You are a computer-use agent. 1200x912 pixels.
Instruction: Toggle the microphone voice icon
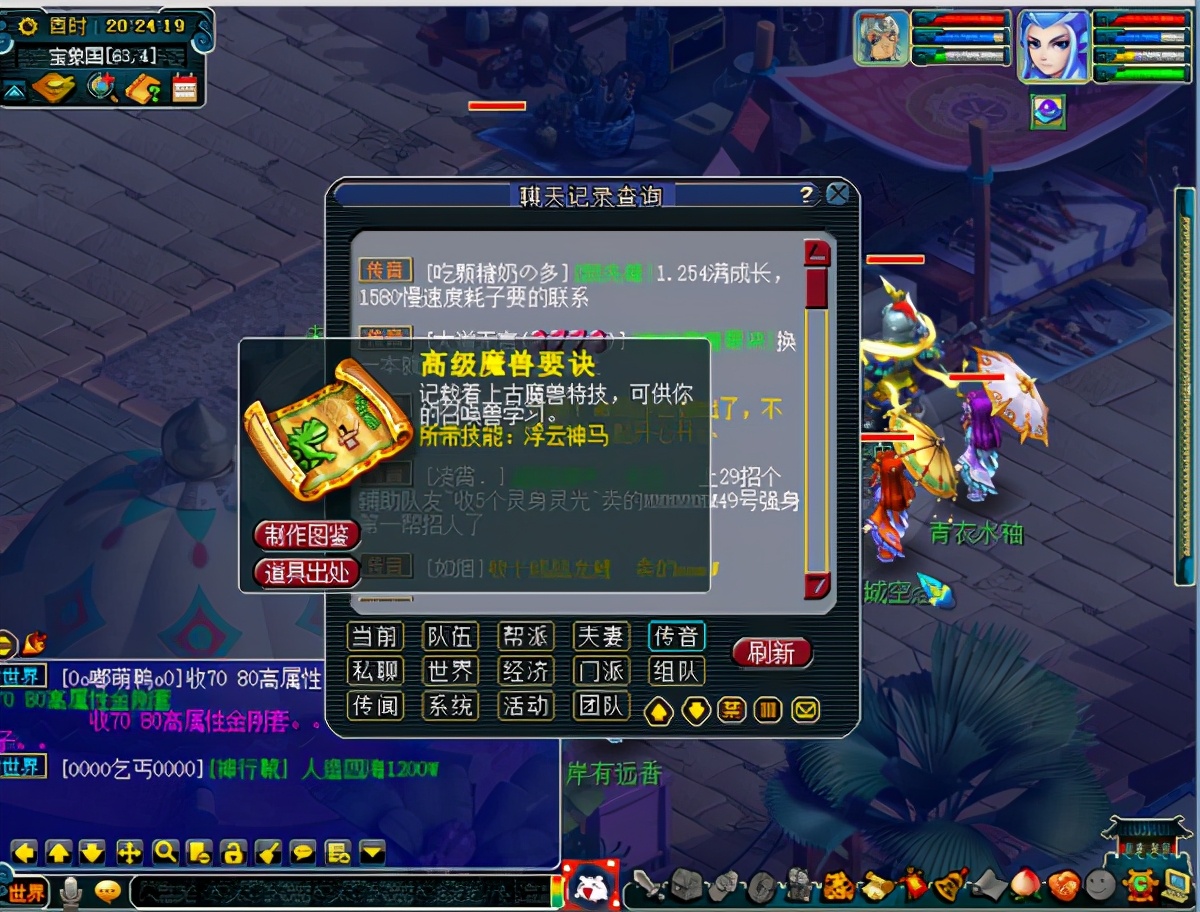[71, 890]
